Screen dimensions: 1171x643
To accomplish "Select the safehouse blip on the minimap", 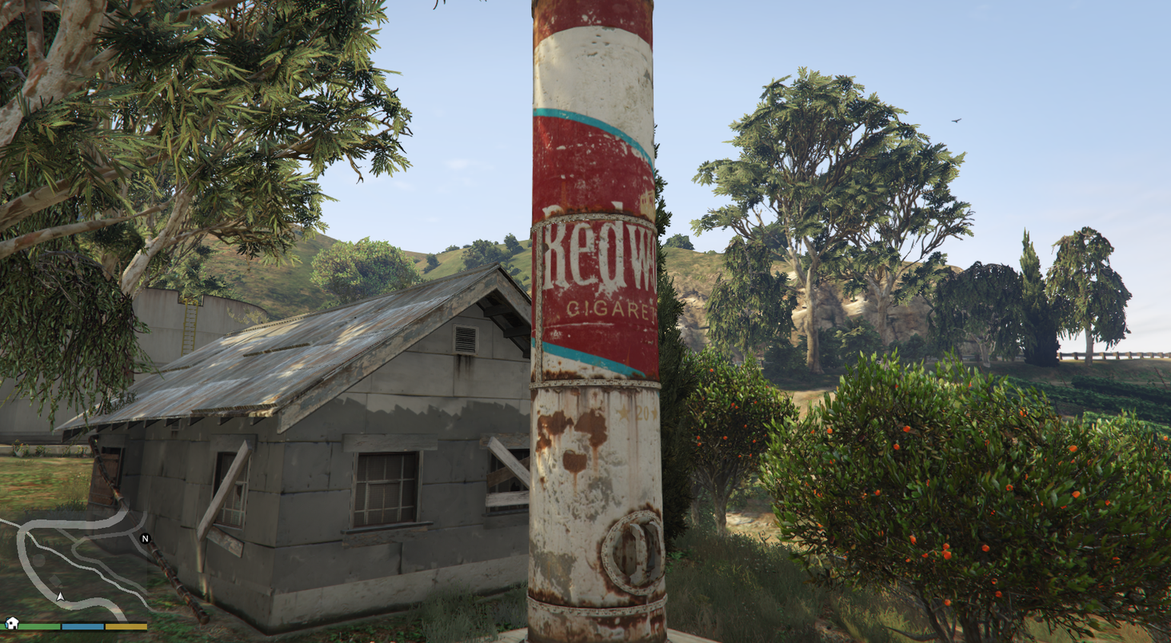I will click(x=12, y=623).
